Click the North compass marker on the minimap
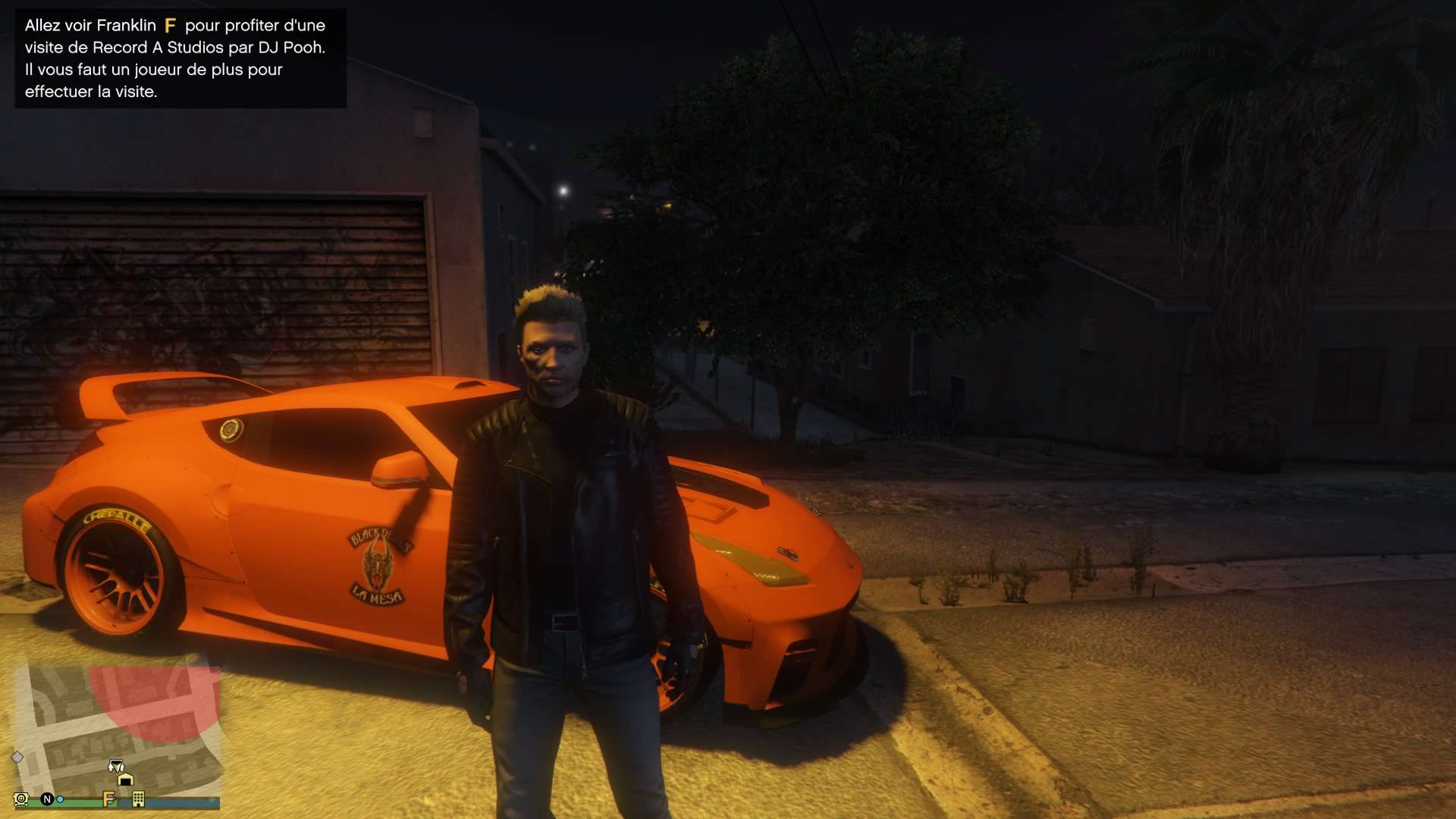Viewport: 1456px width, 819px height. 47,799
